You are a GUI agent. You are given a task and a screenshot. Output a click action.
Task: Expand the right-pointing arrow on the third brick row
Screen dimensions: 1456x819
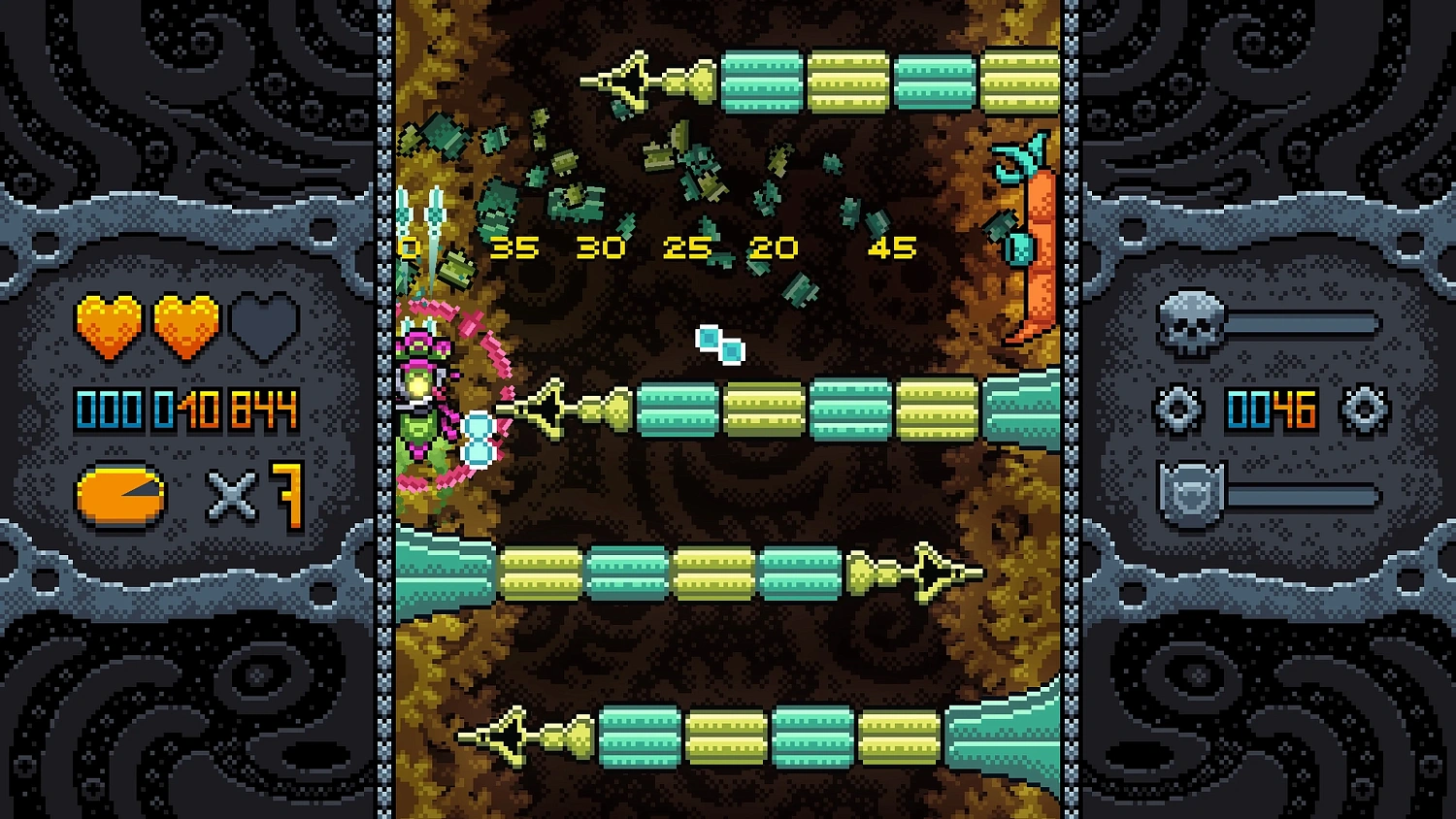[927, 573]
